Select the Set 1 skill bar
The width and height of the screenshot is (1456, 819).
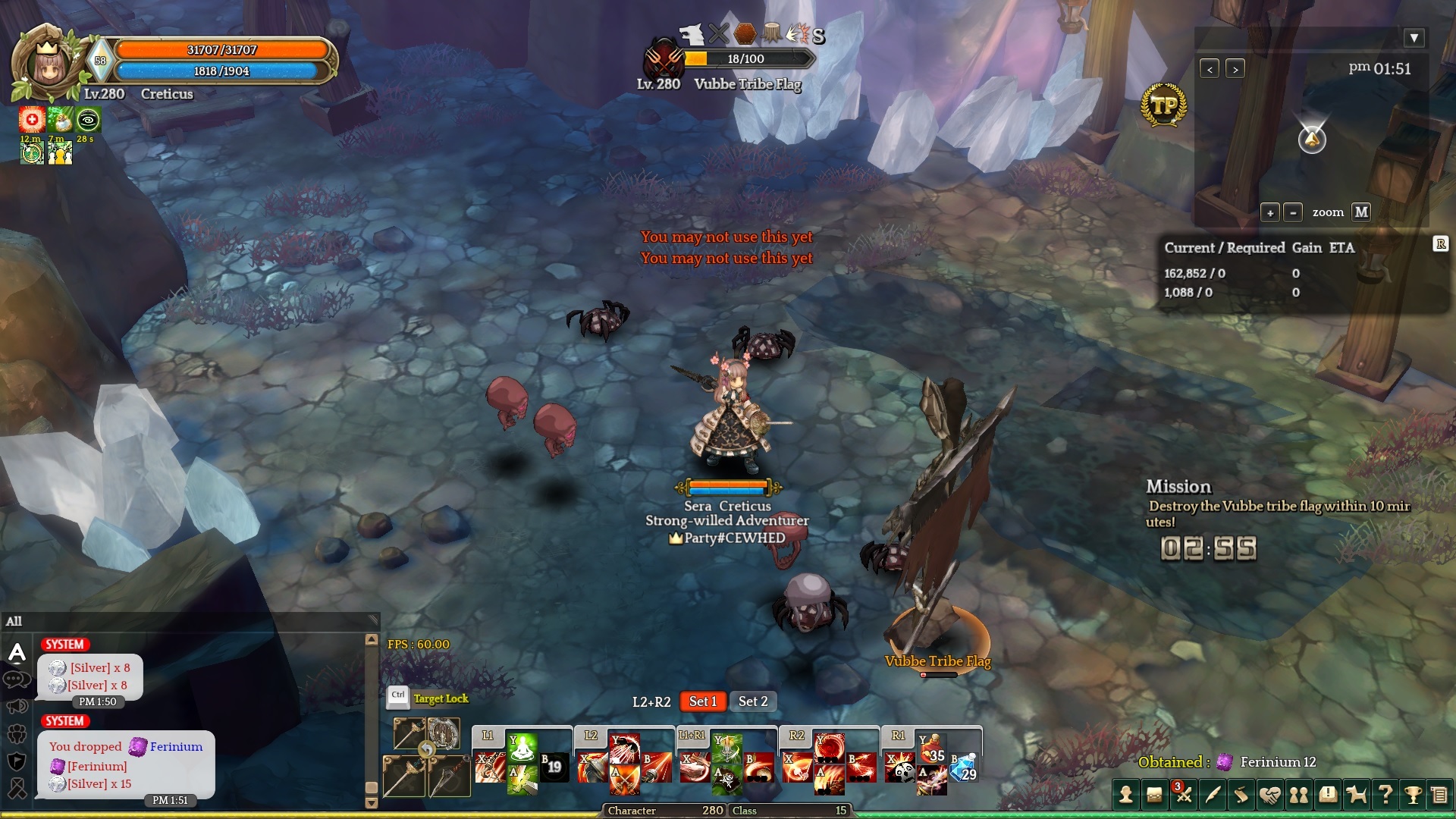coord(702,701)
